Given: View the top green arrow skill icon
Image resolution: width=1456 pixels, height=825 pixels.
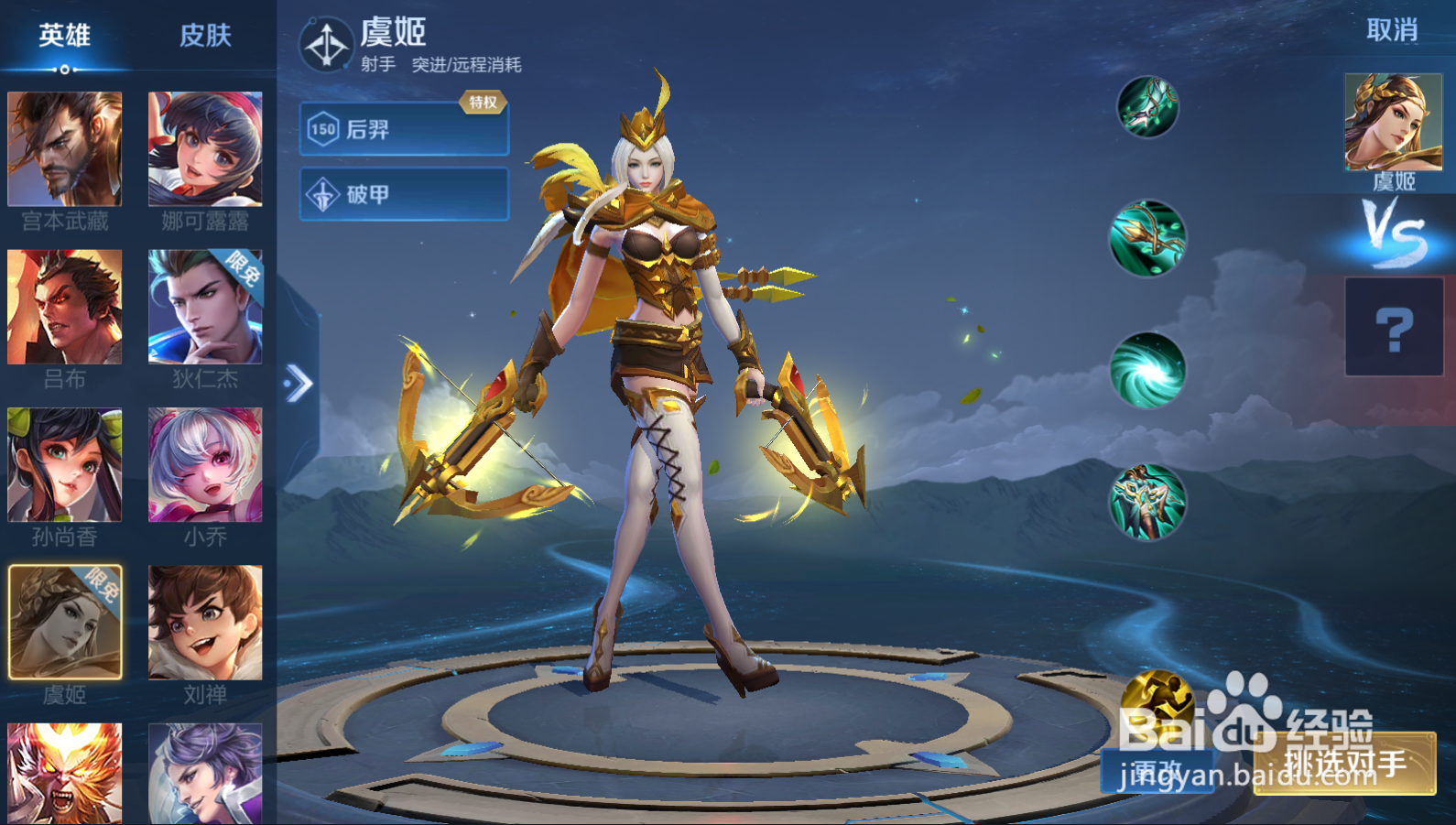Looking at the screenshot, I should point(1147,107).
